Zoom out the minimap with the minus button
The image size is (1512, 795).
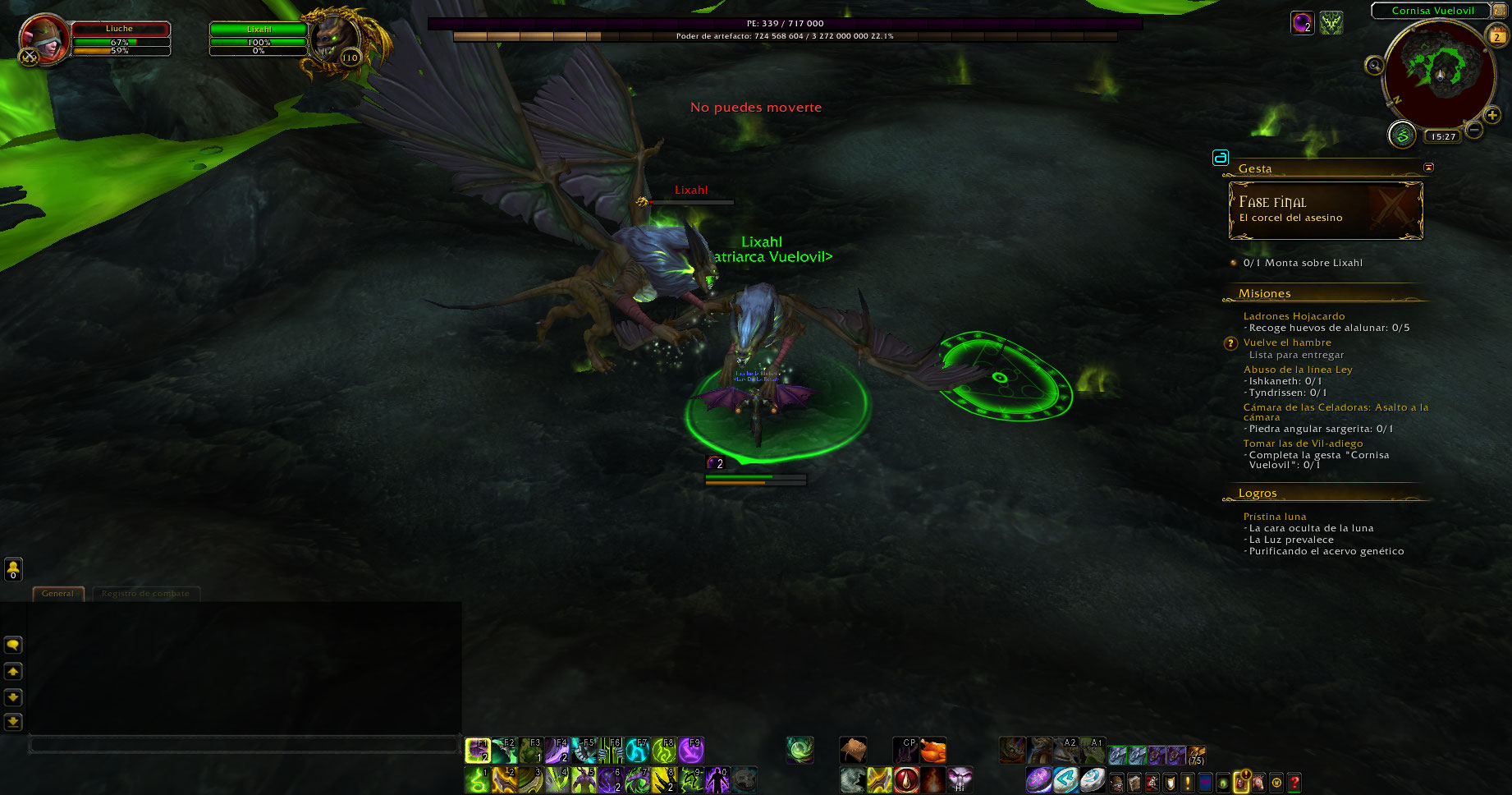[1474, 130]
